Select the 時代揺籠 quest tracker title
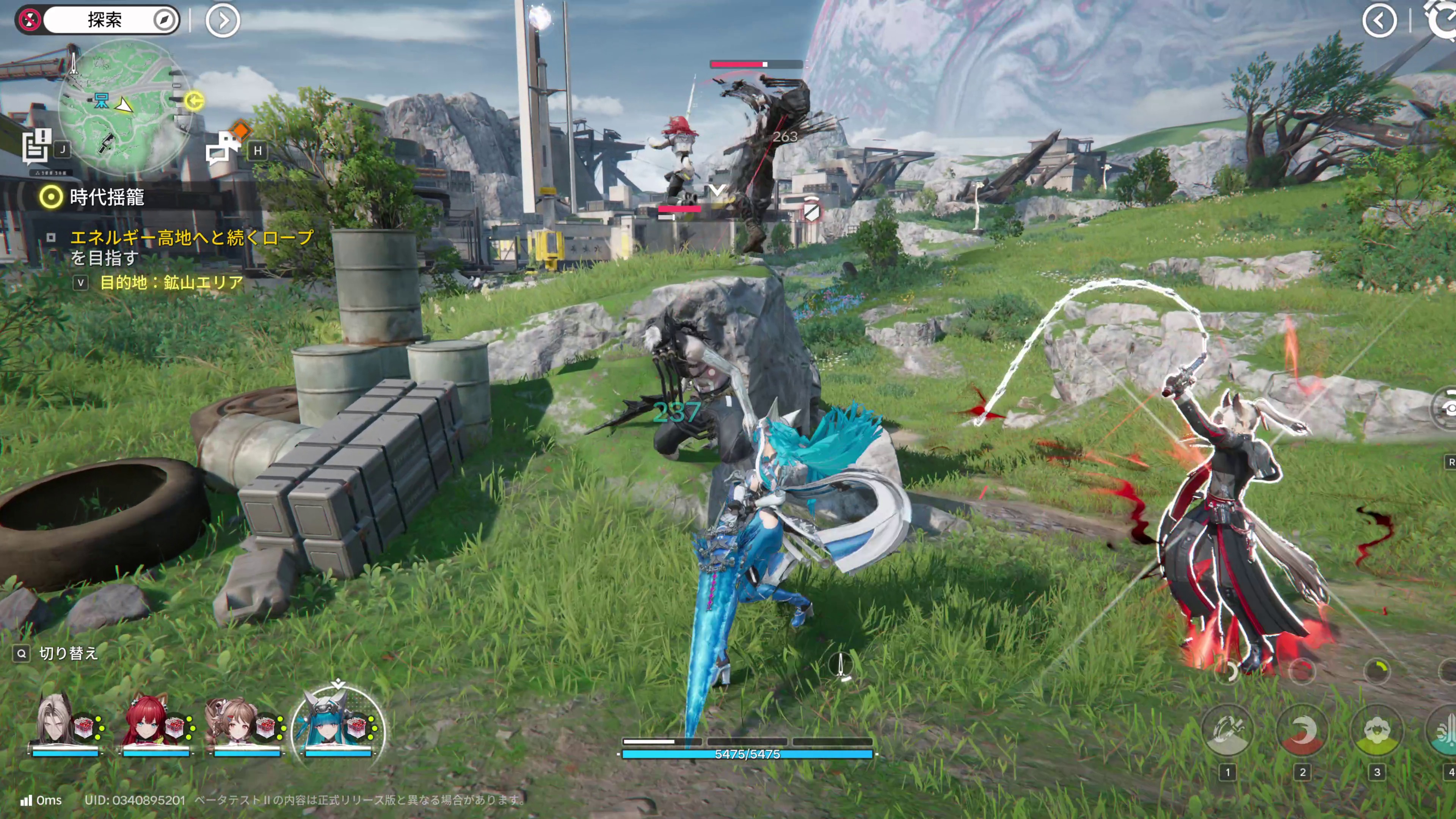The image size is (1456, 819). [107, 197]
